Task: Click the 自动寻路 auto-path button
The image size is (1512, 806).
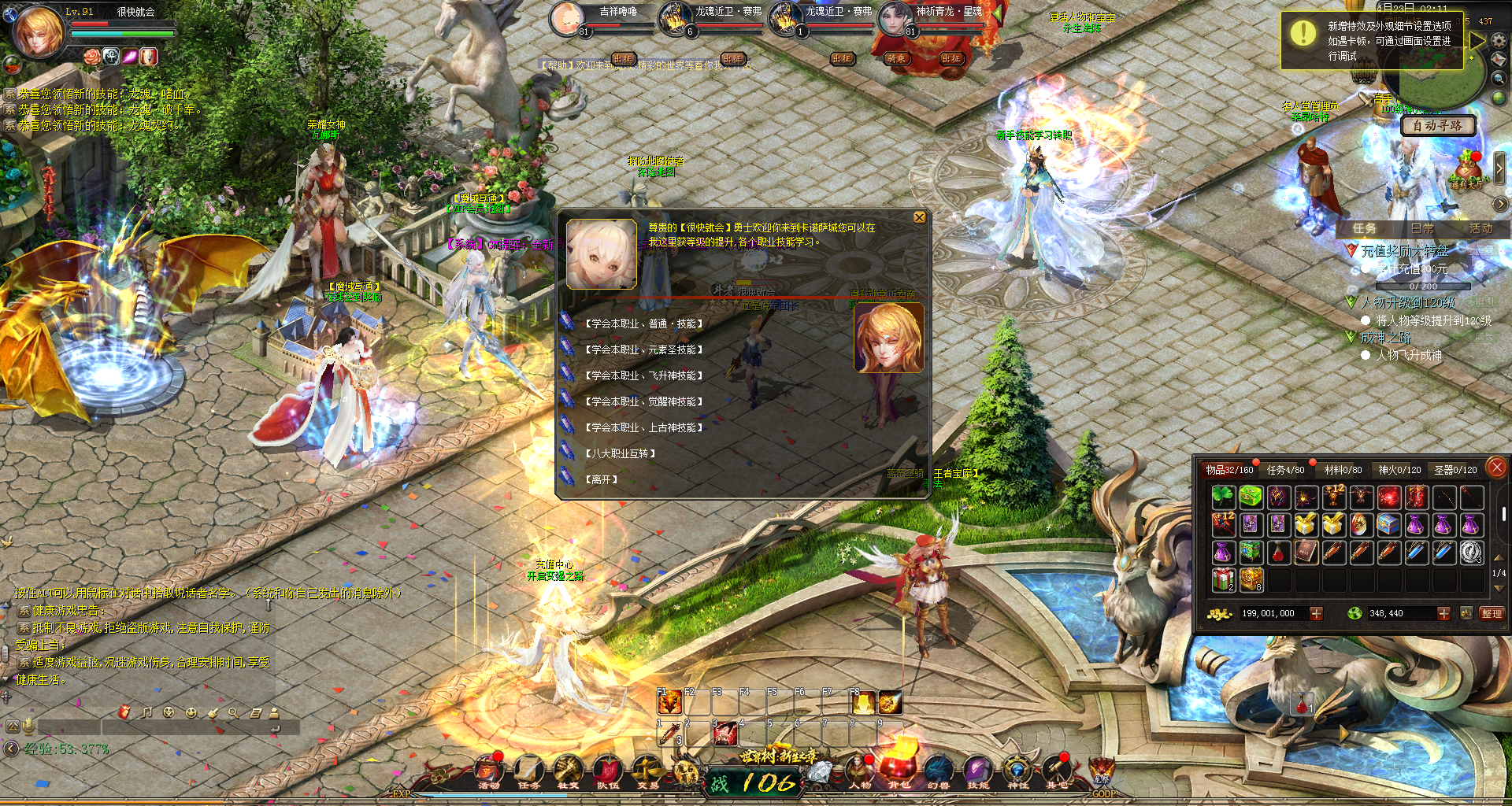Action: pos(1437,126)
